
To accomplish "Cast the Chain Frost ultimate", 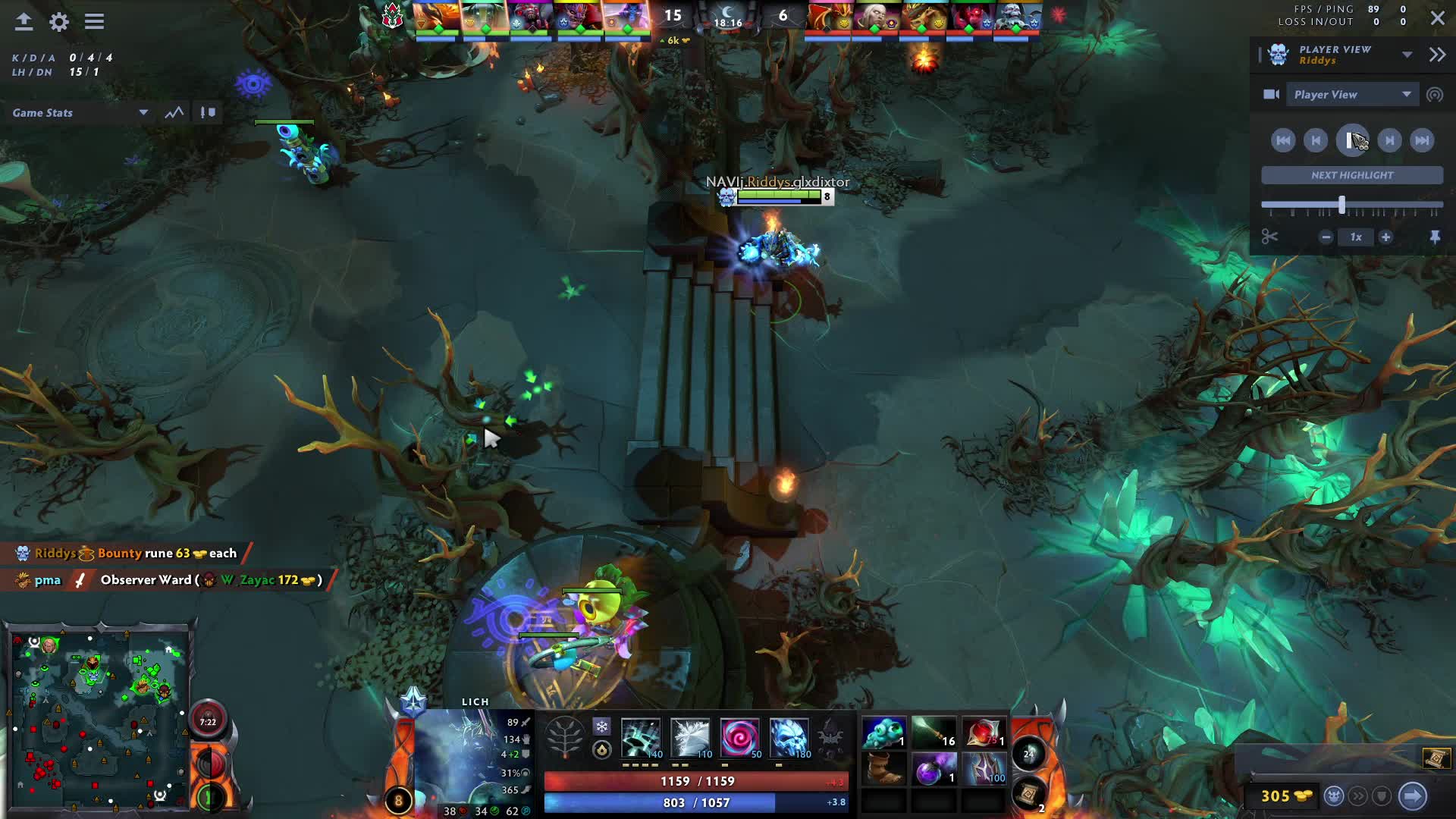I will (x=789, y=738).
